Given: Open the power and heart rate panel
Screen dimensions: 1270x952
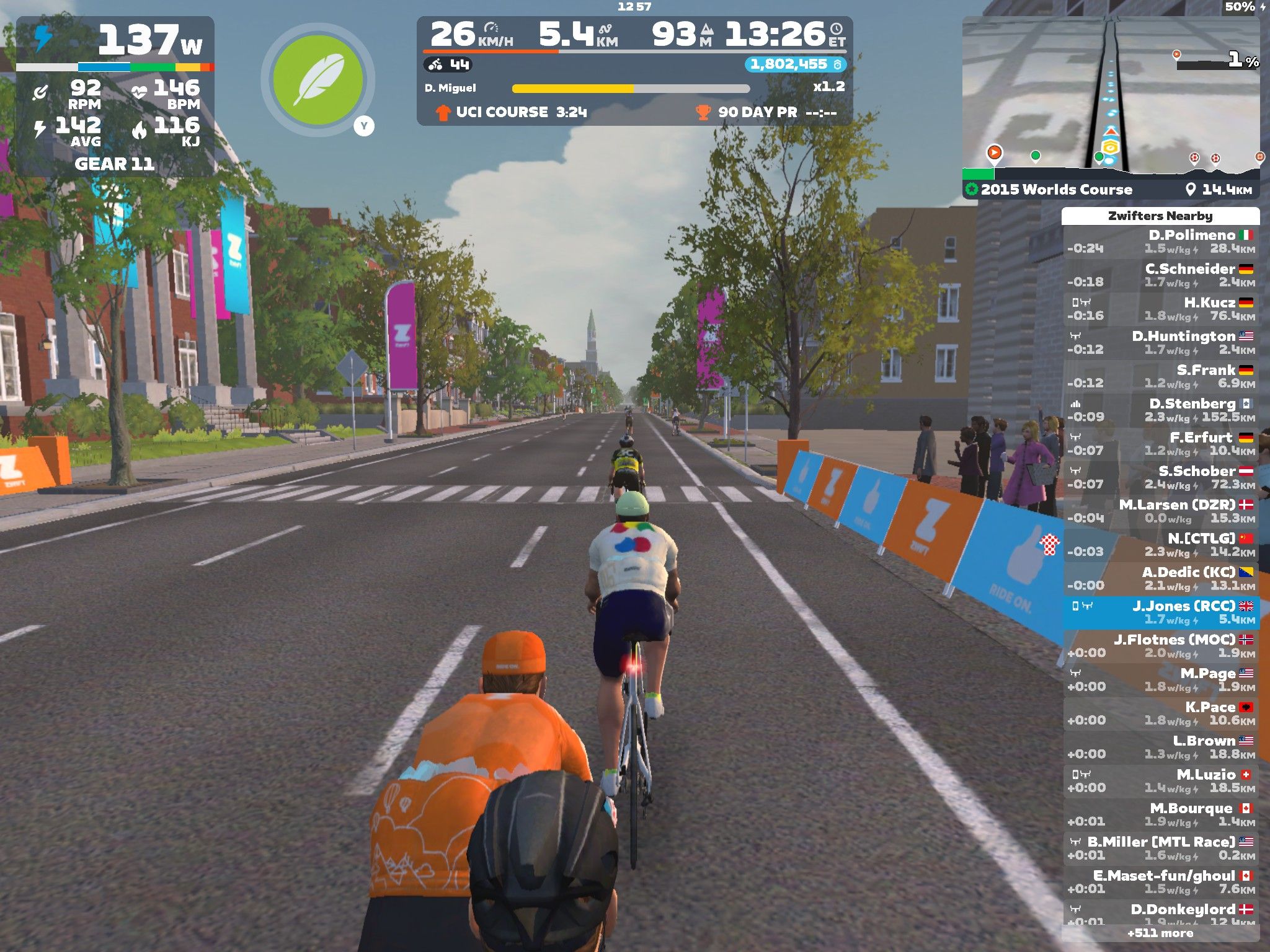Looking at the screenshot, I should coord(115,96).
